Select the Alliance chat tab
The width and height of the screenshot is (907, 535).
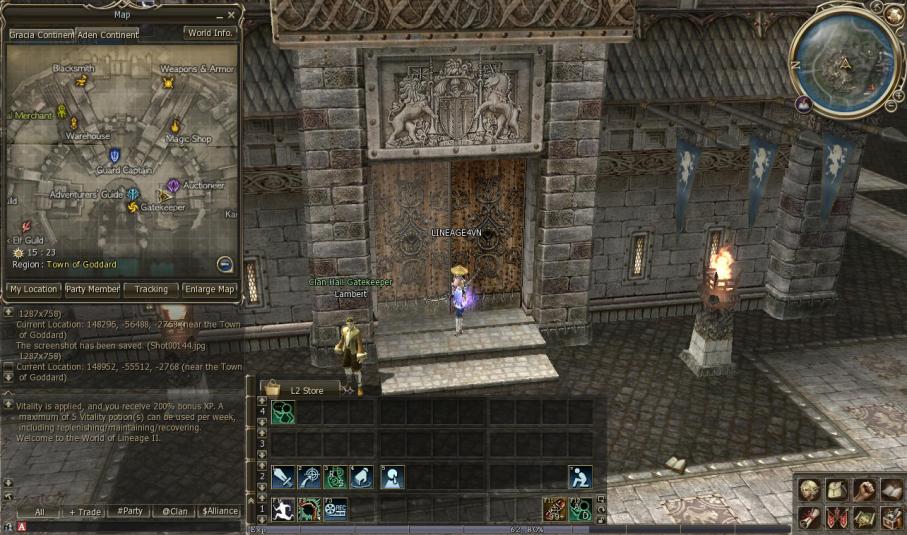tap(219, 511)
